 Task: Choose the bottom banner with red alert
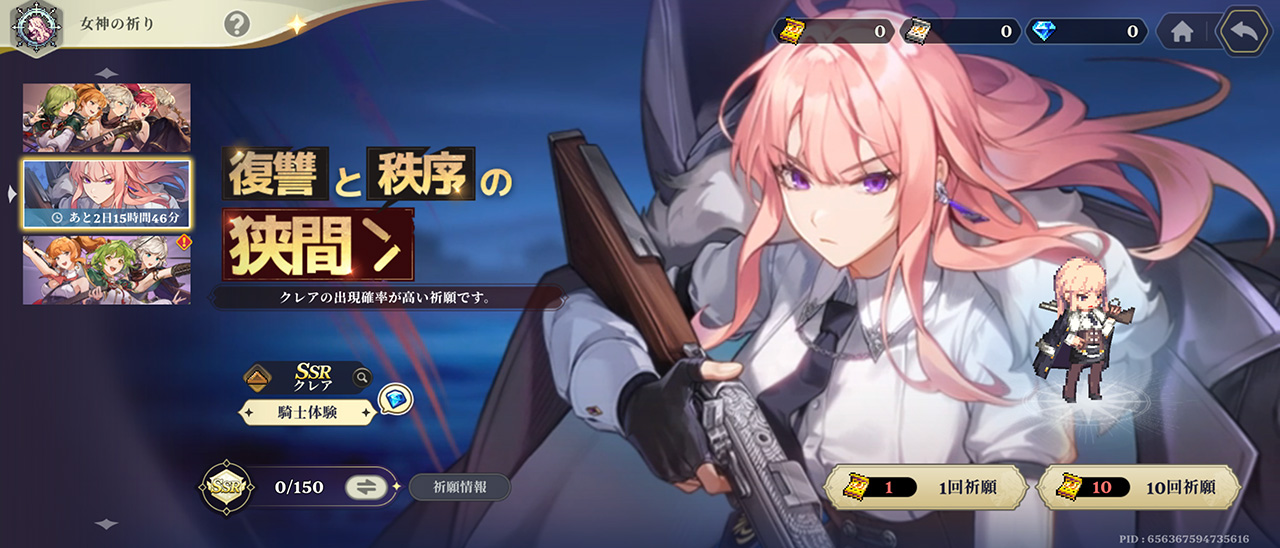[107, 269]
